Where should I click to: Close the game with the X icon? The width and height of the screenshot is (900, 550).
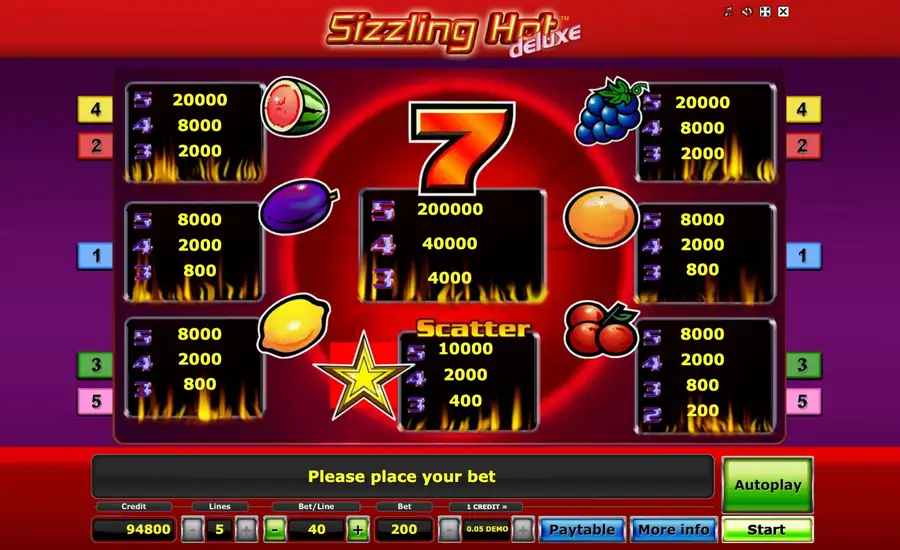point(783,12)
